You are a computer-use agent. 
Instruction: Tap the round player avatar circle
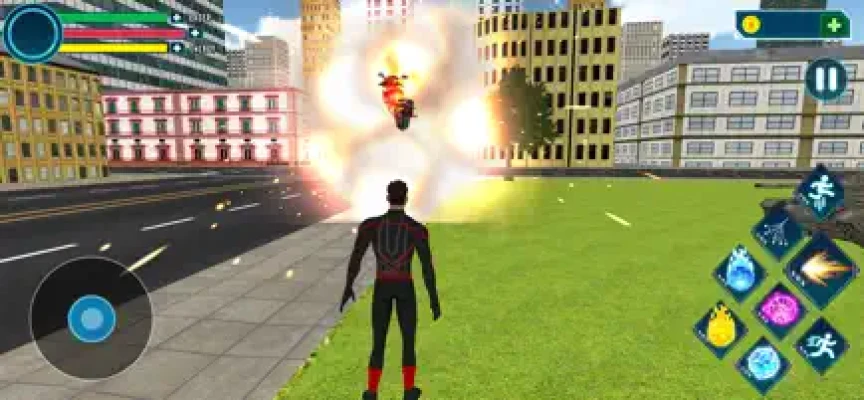coord(32,32)
